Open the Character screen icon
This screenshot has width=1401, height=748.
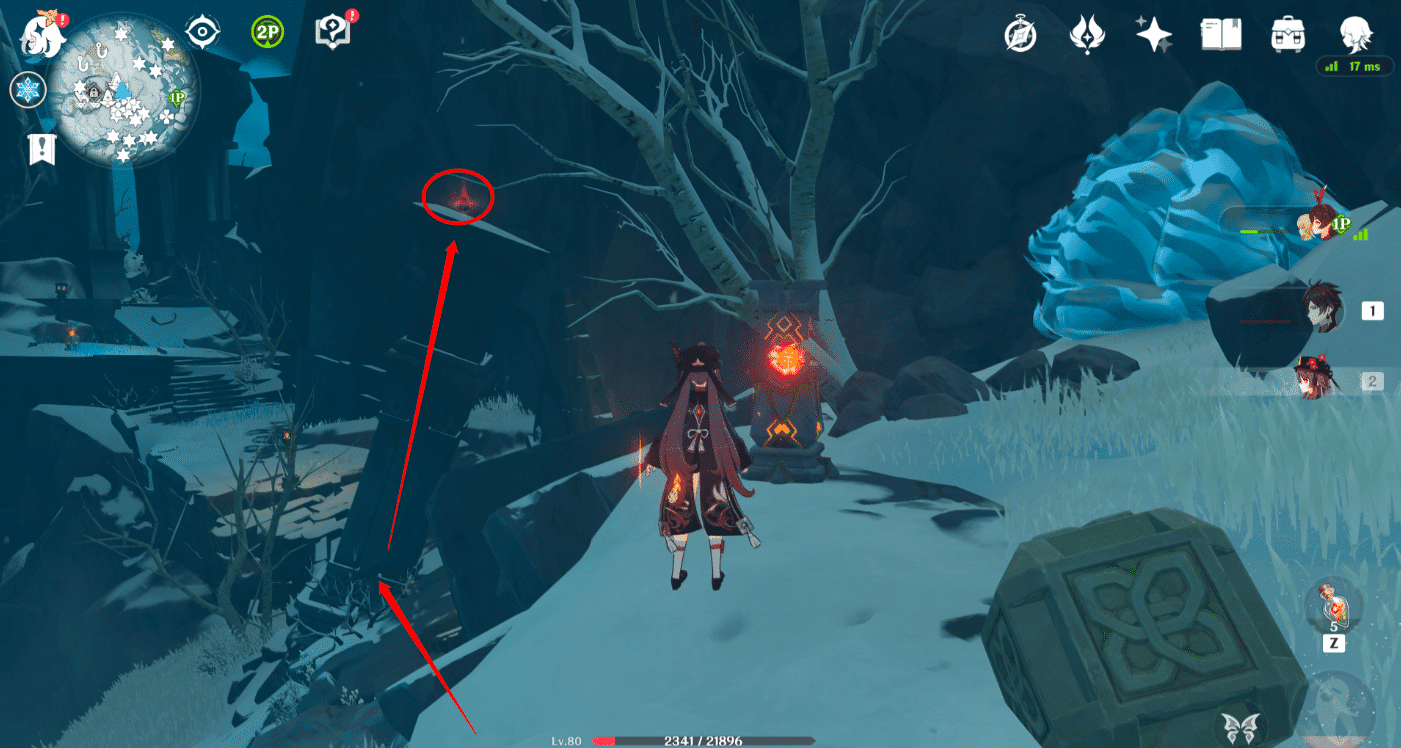click(1355, 33)
